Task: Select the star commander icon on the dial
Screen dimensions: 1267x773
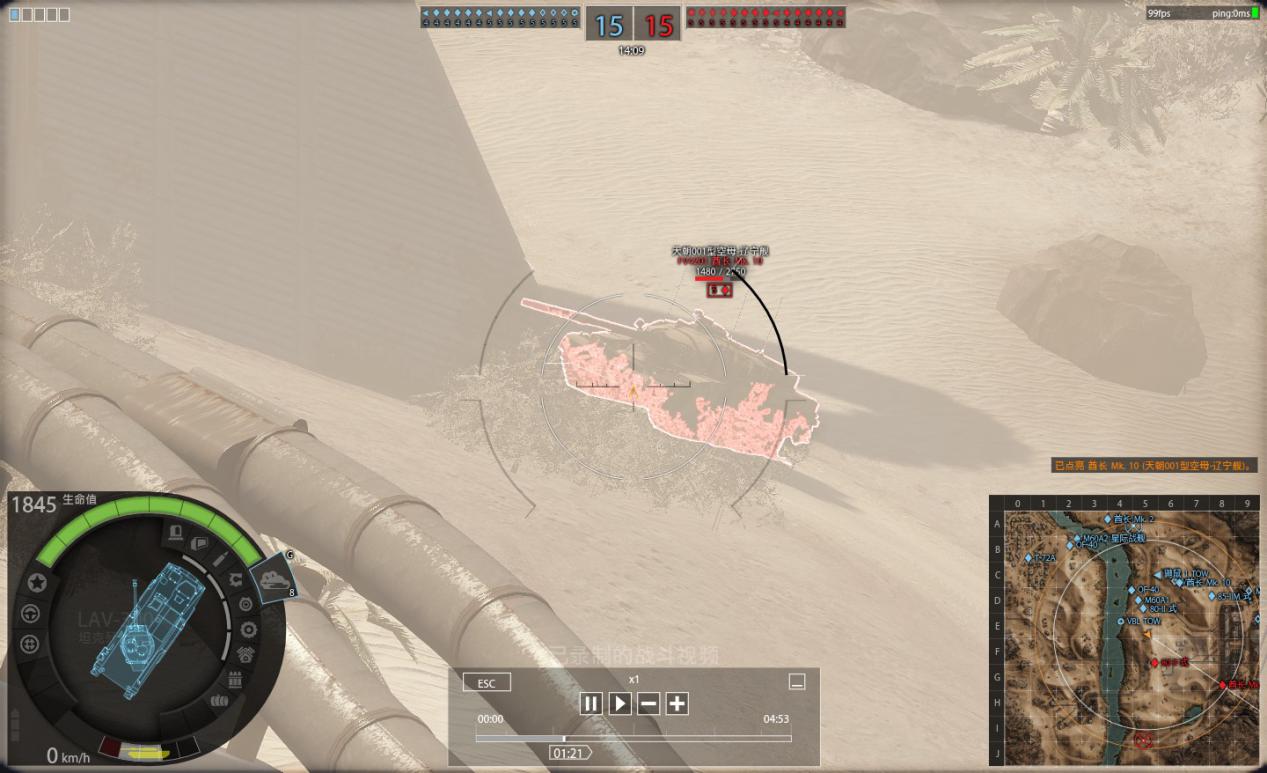Action: pyautogui.click(x=37, y=582)
